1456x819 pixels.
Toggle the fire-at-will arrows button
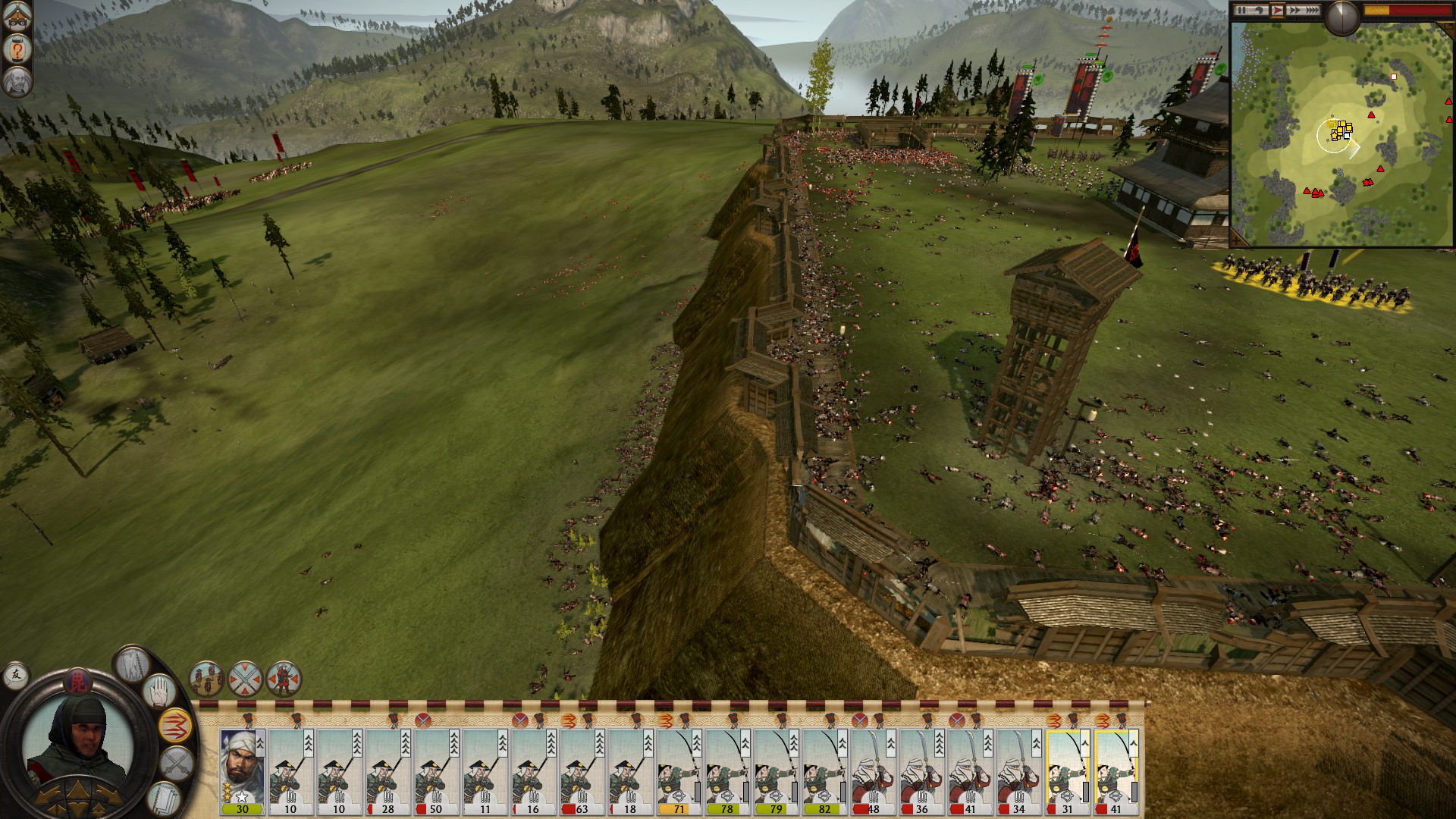(x=175, y=726)
